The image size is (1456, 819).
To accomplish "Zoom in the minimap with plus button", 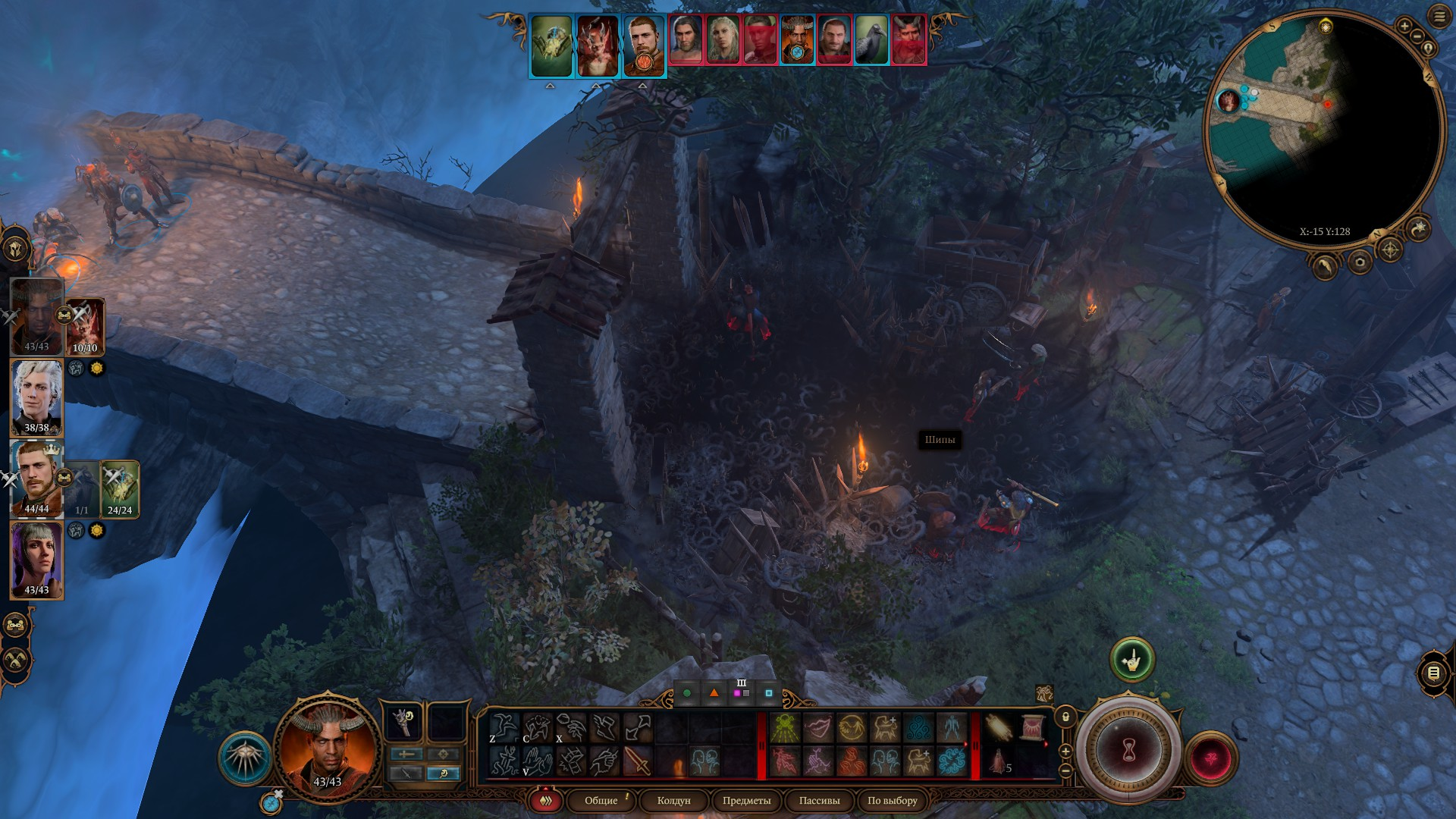I will pyautogui.click(x=1404, y=27).
